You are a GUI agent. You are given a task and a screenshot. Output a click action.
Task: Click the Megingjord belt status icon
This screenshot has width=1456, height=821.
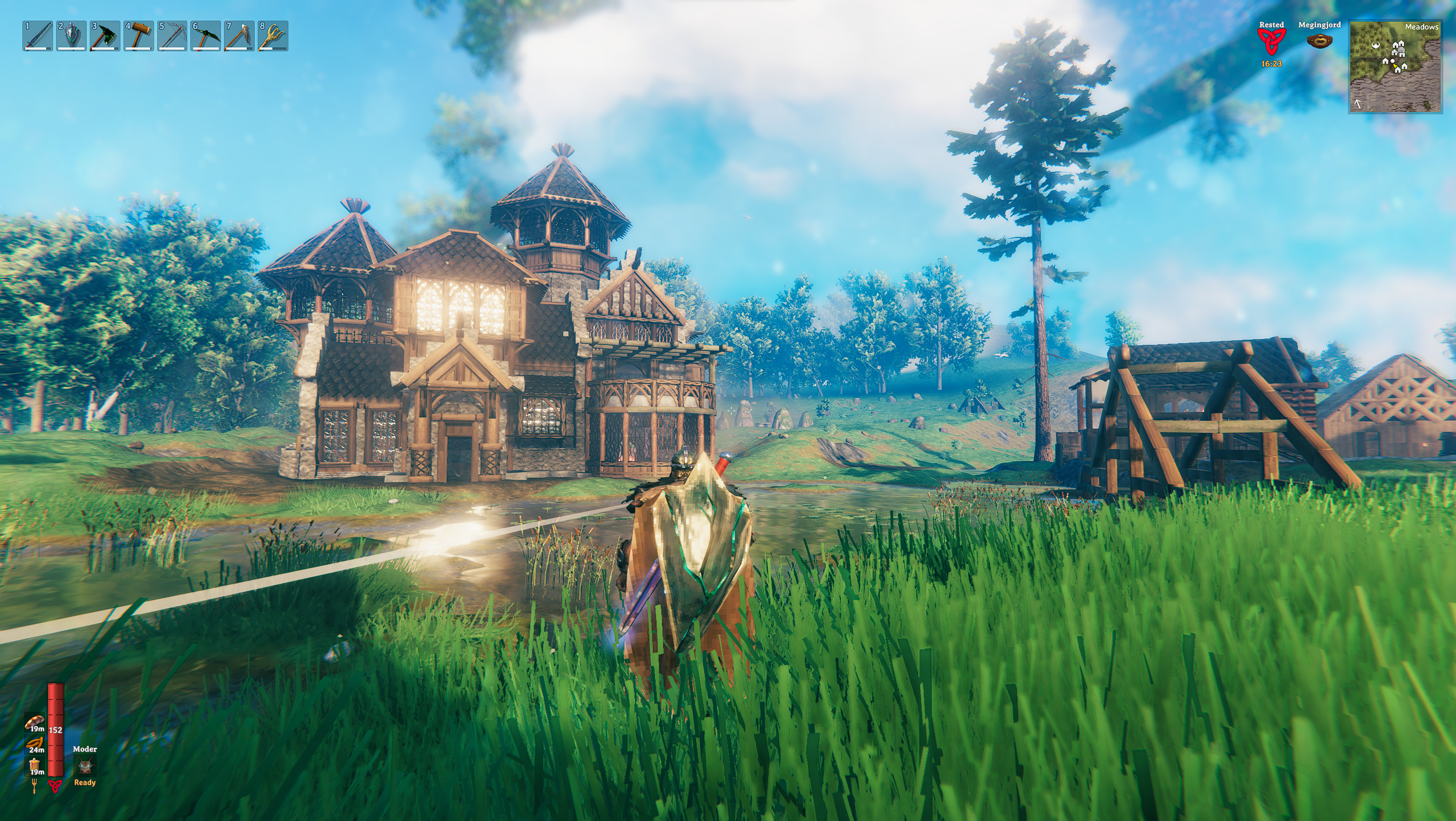coord(1319,41)
